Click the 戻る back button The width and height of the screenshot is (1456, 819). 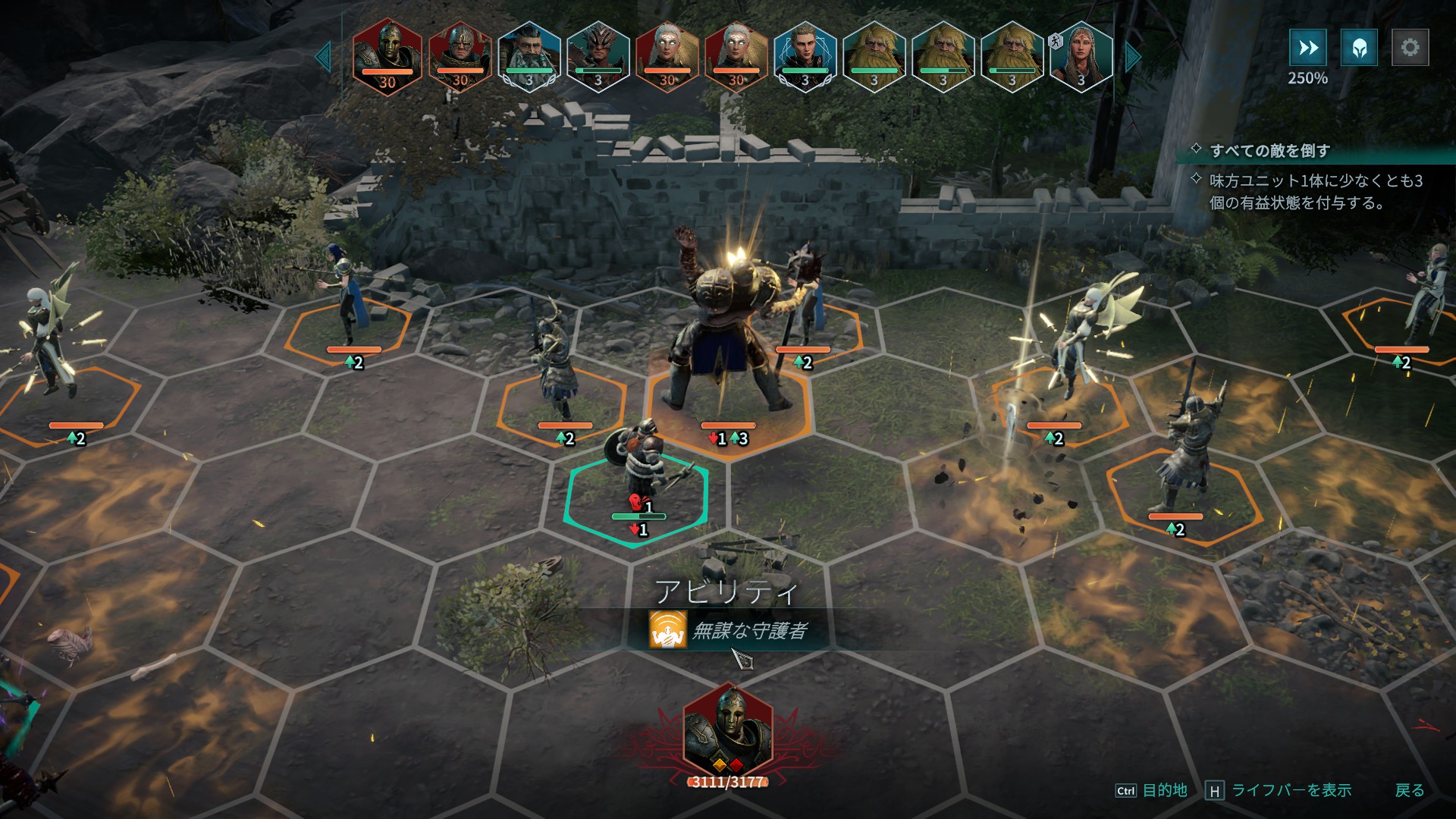tap(1409, 790)
